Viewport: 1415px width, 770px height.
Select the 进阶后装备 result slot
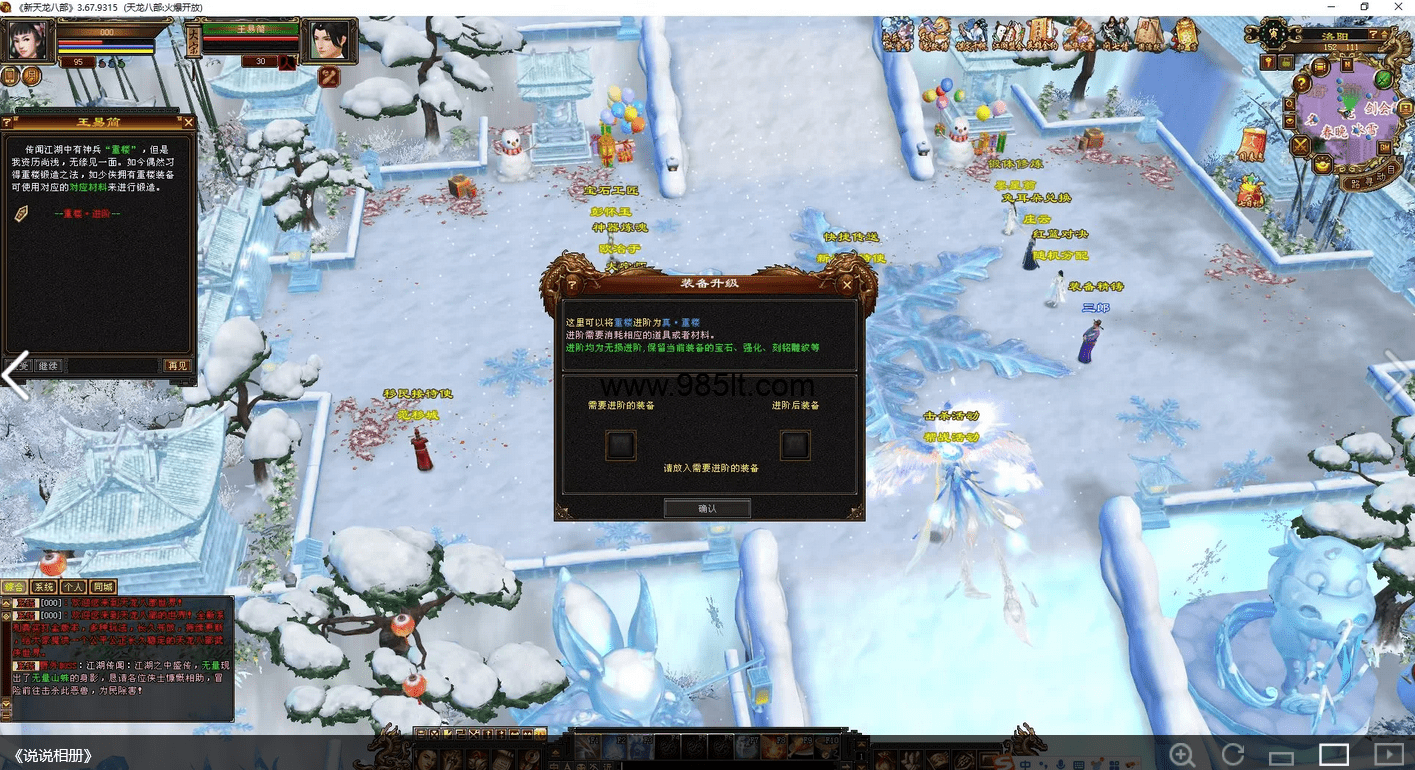click(x=795, y=445)
